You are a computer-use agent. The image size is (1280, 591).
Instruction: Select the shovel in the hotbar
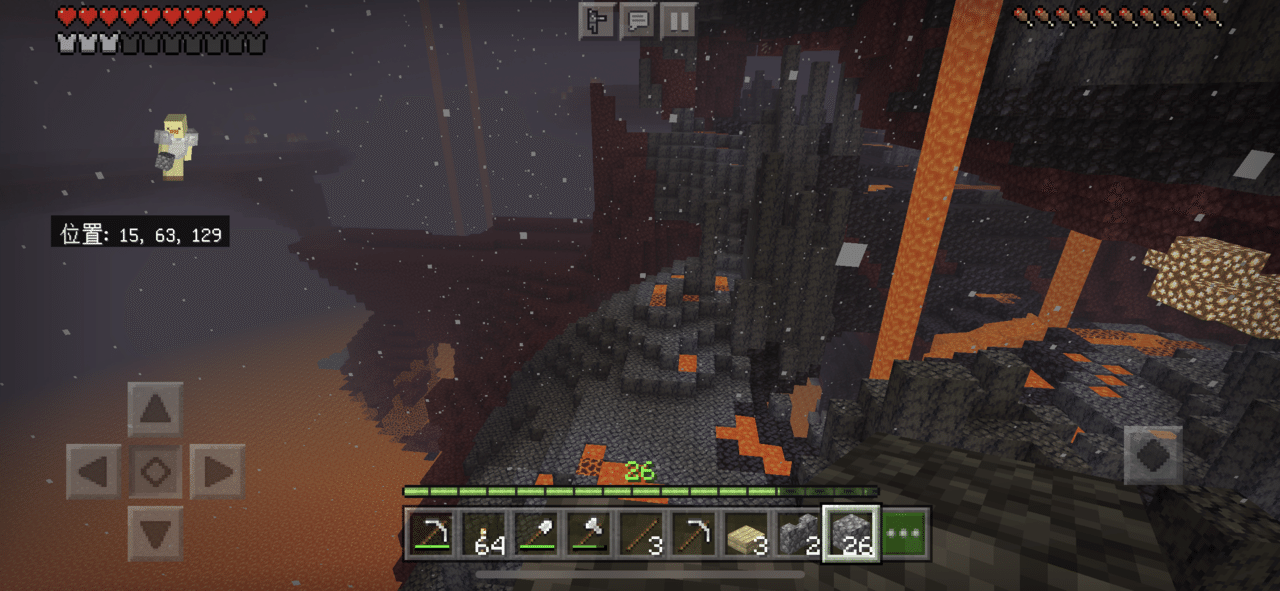coord(538,534)
